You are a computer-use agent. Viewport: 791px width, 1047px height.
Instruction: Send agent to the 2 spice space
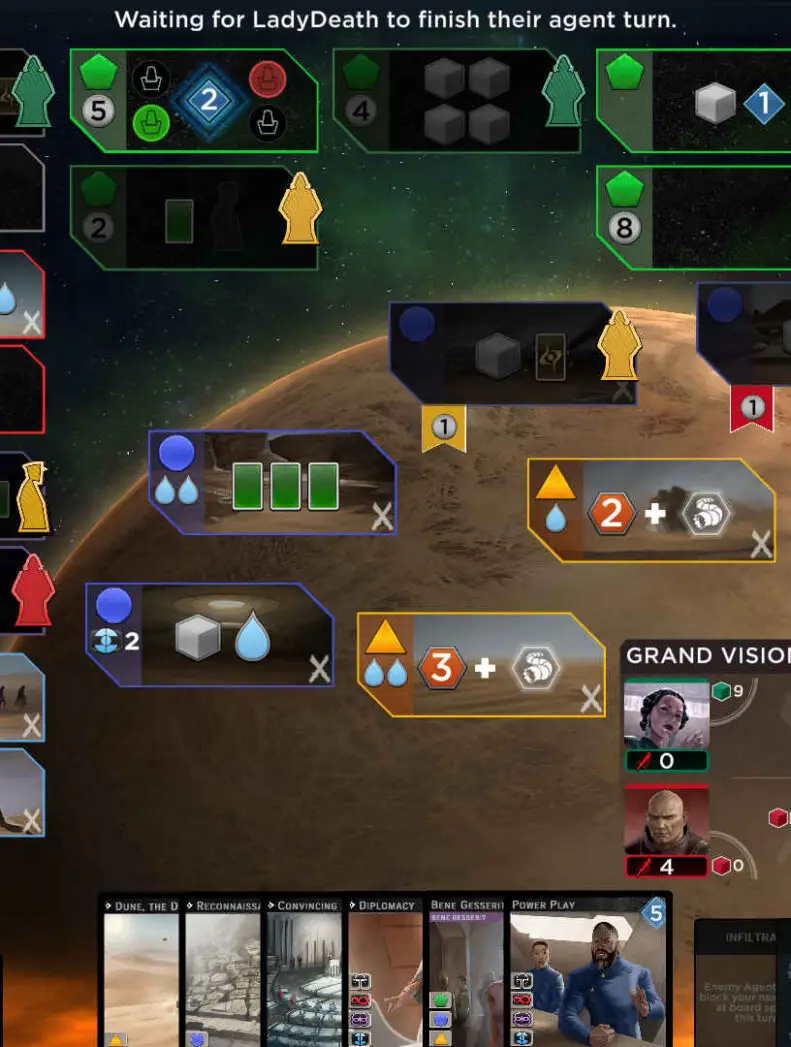[651, 511]
